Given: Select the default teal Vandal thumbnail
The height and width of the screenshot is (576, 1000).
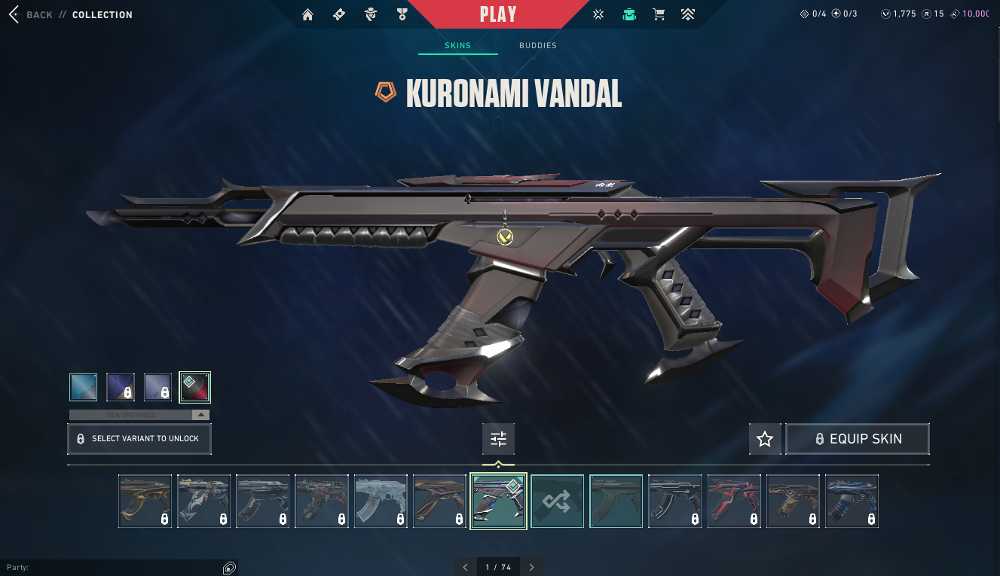Looking at the screenshot, I should coord(616,501).
